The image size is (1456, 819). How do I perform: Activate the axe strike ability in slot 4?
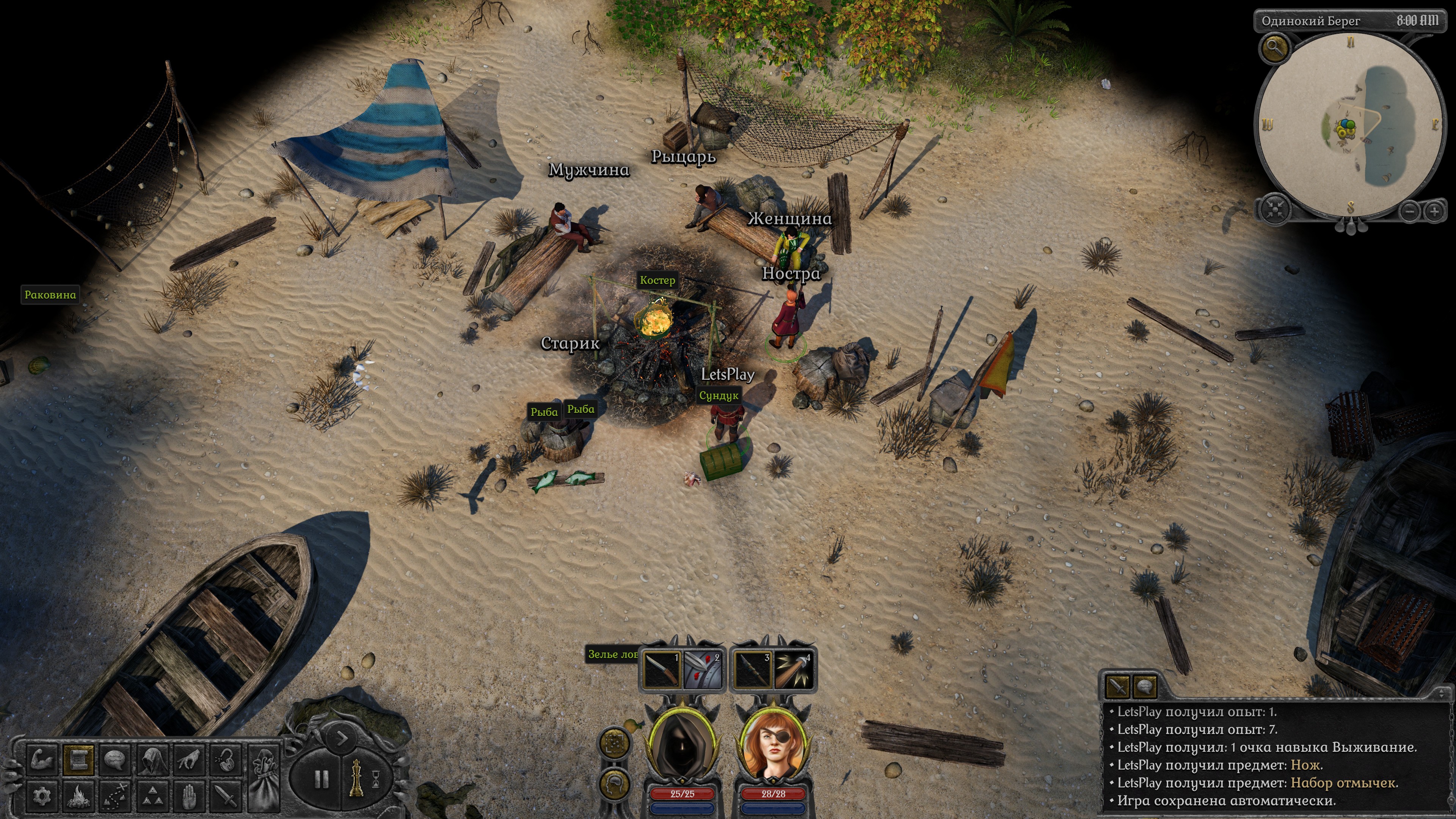pyautogui.click(x=794, y=671)
